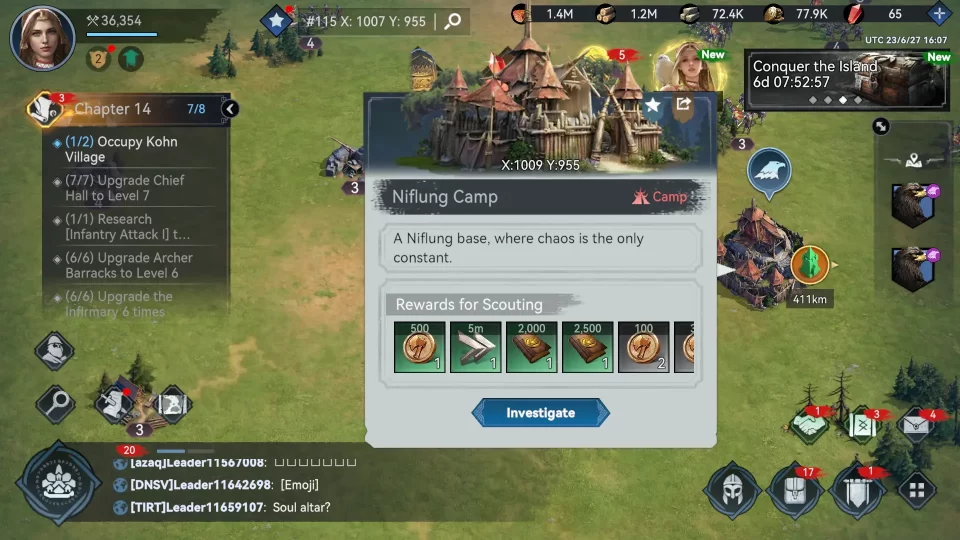The height and width of the screenshot is (540, 960).
Task: Open the mail envelope icon
Action: pos(916,426)
